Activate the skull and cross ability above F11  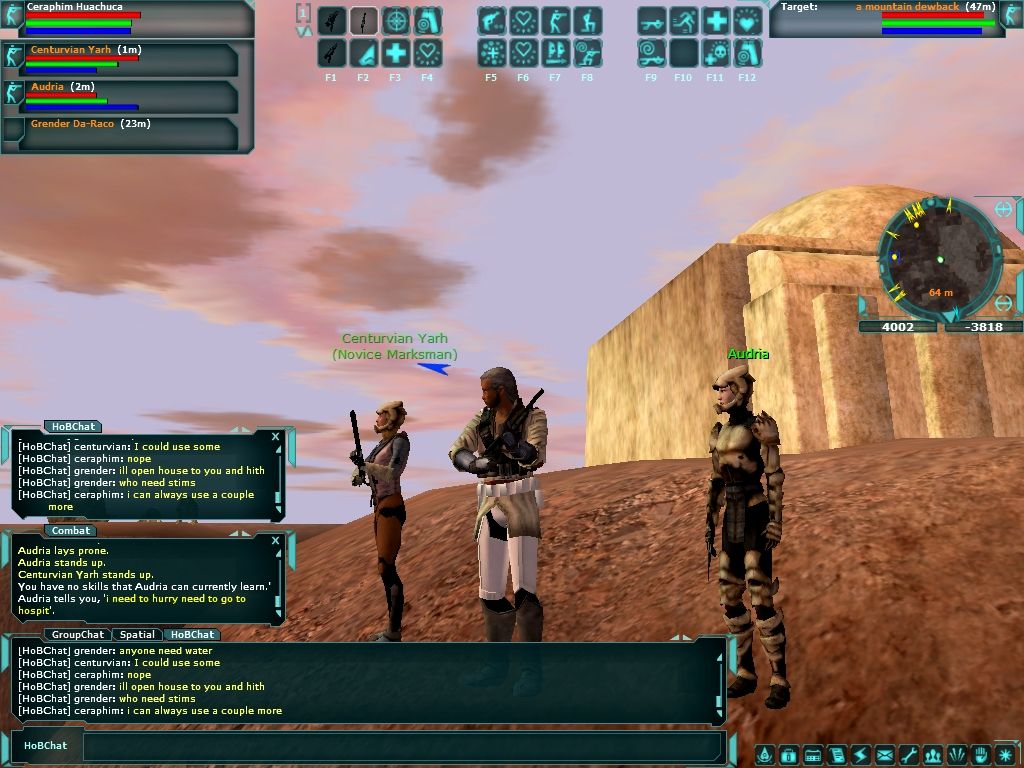[715, 53]
